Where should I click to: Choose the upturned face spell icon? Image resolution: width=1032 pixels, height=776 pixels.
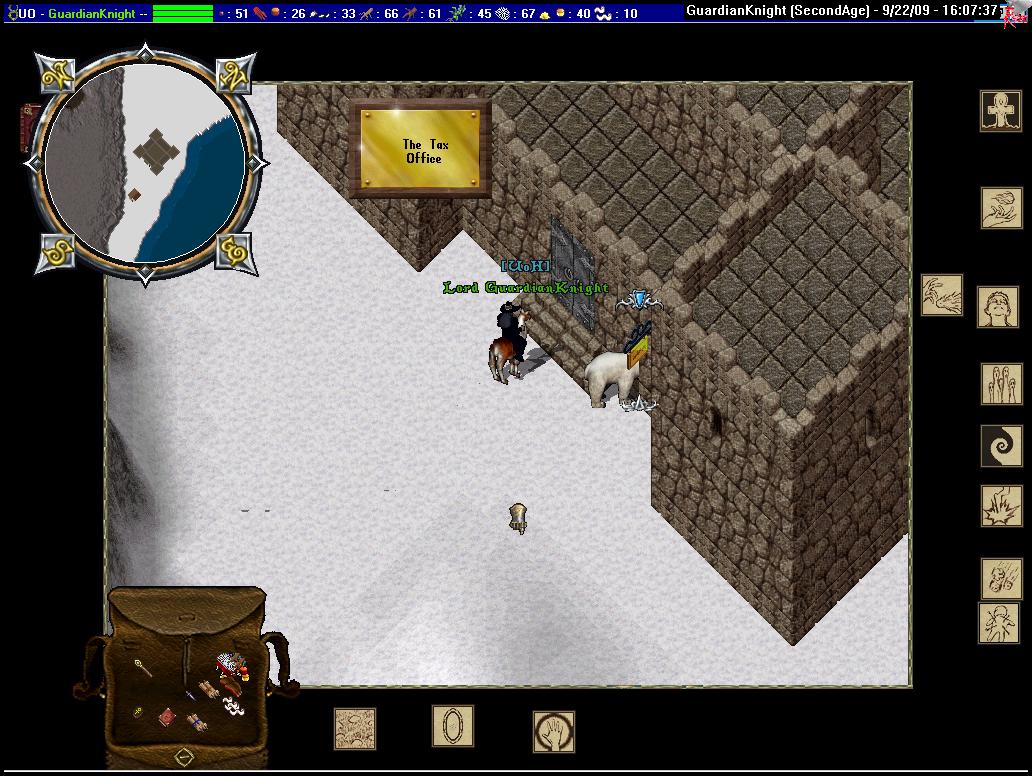(997, 307)
